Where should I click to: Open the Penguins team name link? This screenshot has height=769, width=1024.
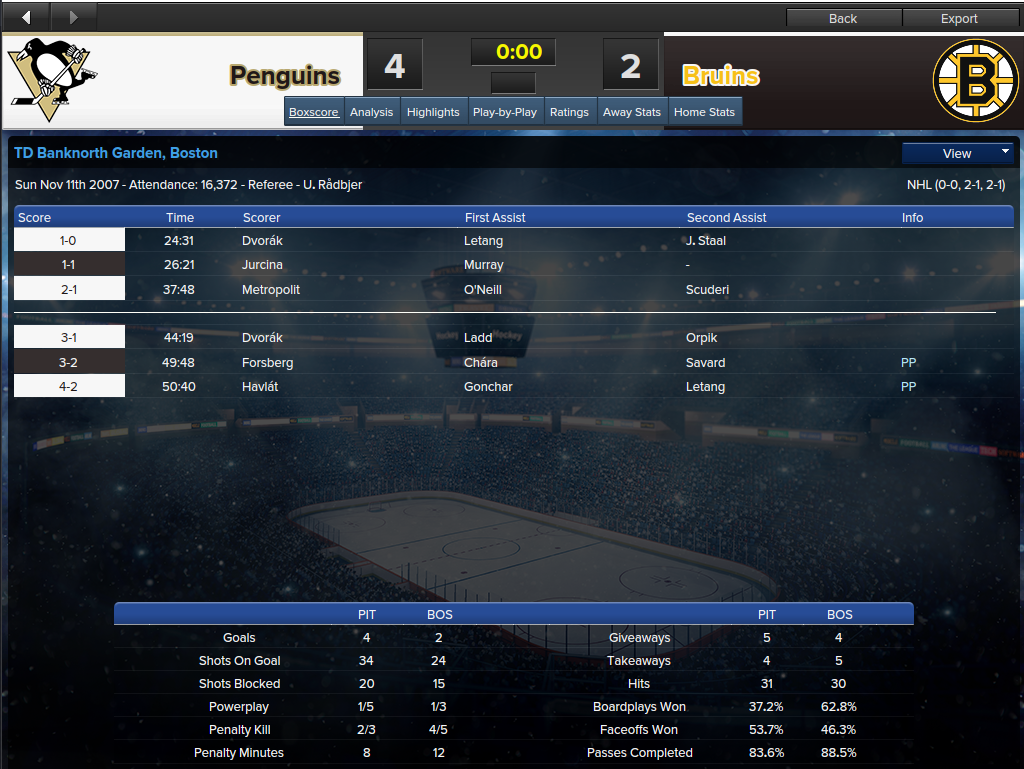(285, 76)
